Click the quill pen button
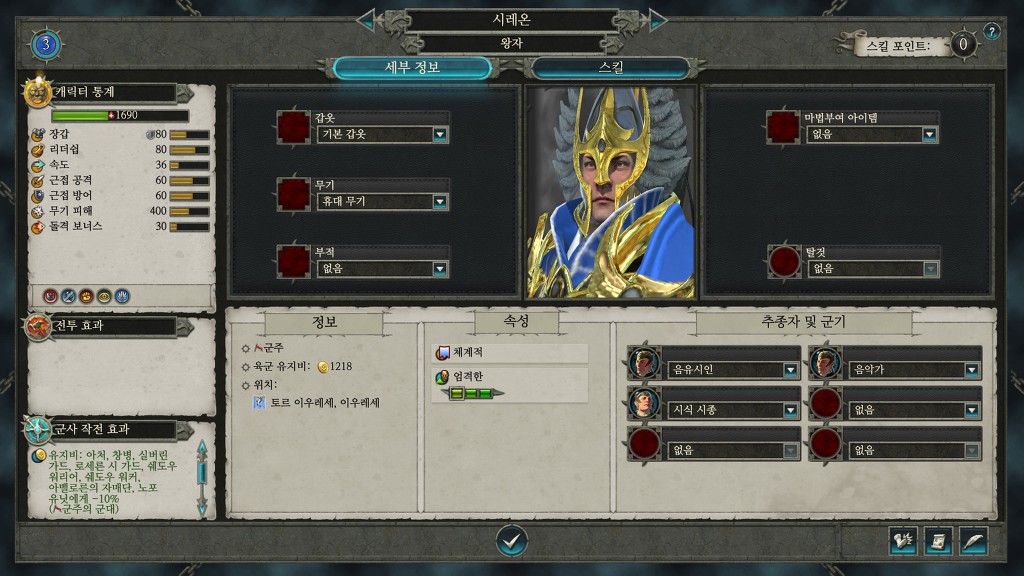The height and width of the screenshot is (576, 1024). point(973,541)
